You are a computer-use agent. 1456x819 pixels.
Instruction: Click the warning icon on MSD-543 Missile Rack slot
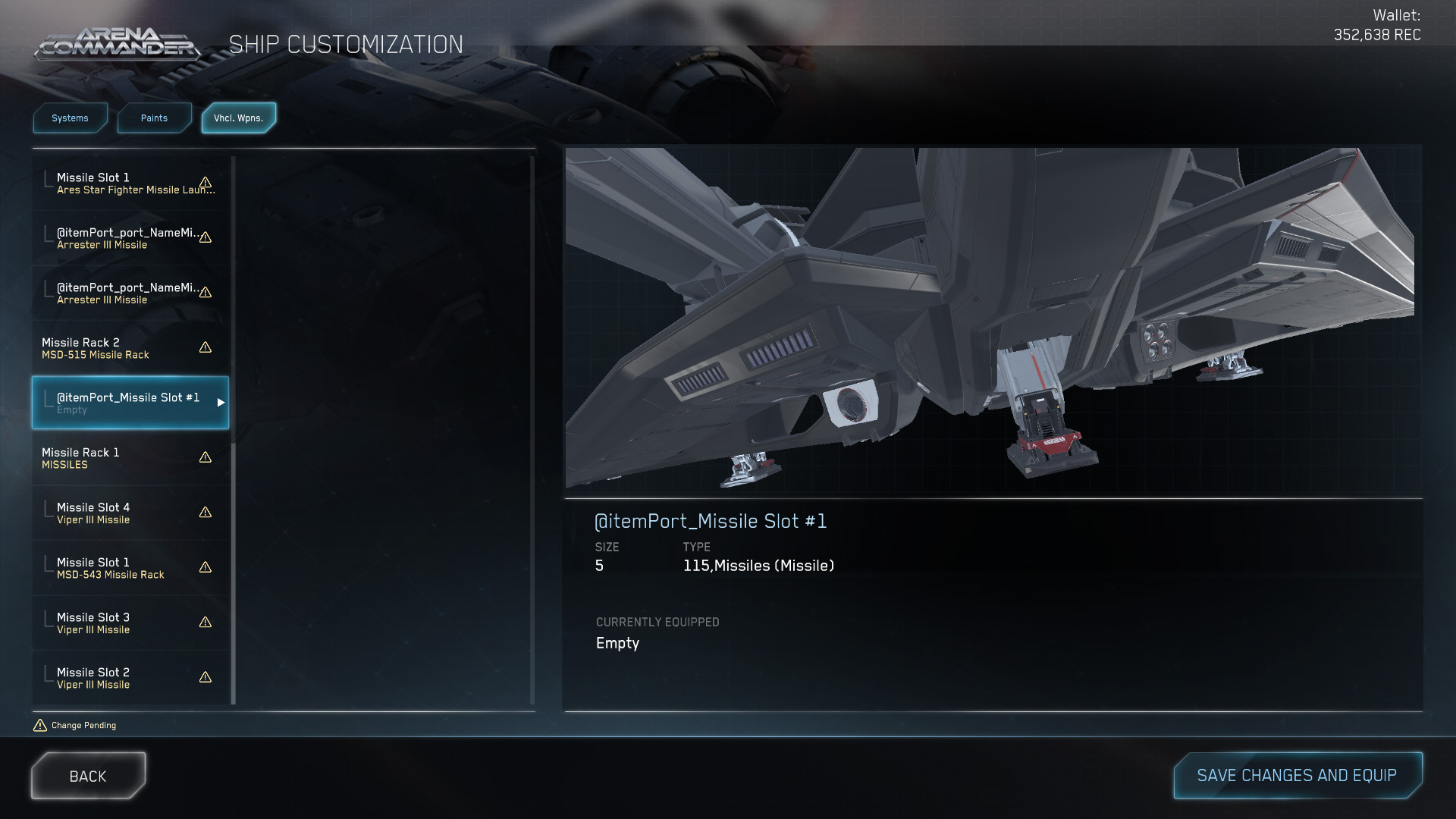[205, 567]
